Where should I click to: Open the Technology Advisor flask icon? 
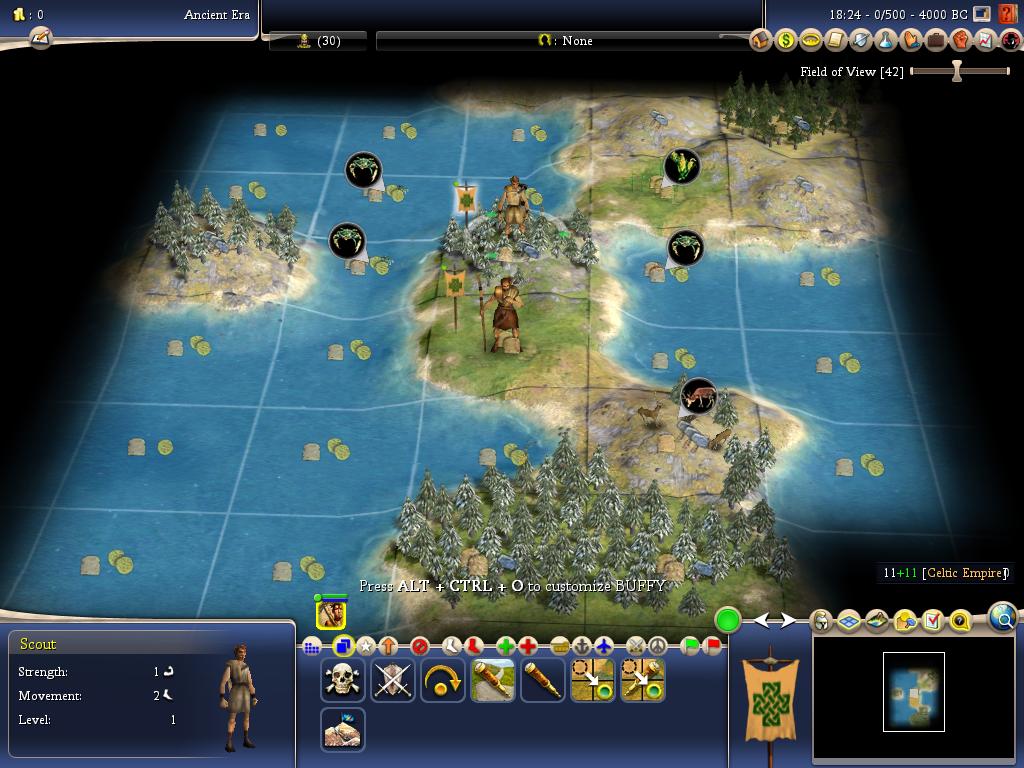(885, 41)
